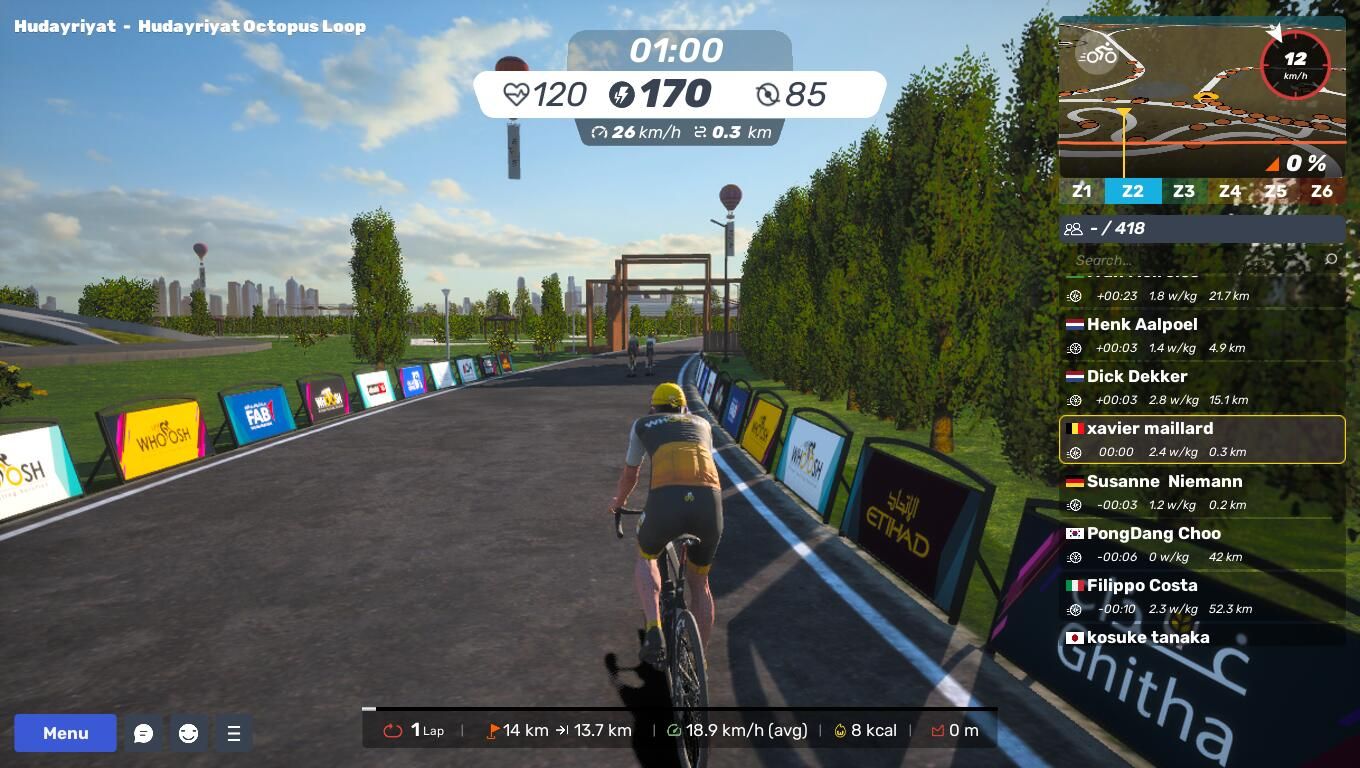The image size is (1360, 768).
Task: Toggle the list view button
Action: click(x=233, y=733)
